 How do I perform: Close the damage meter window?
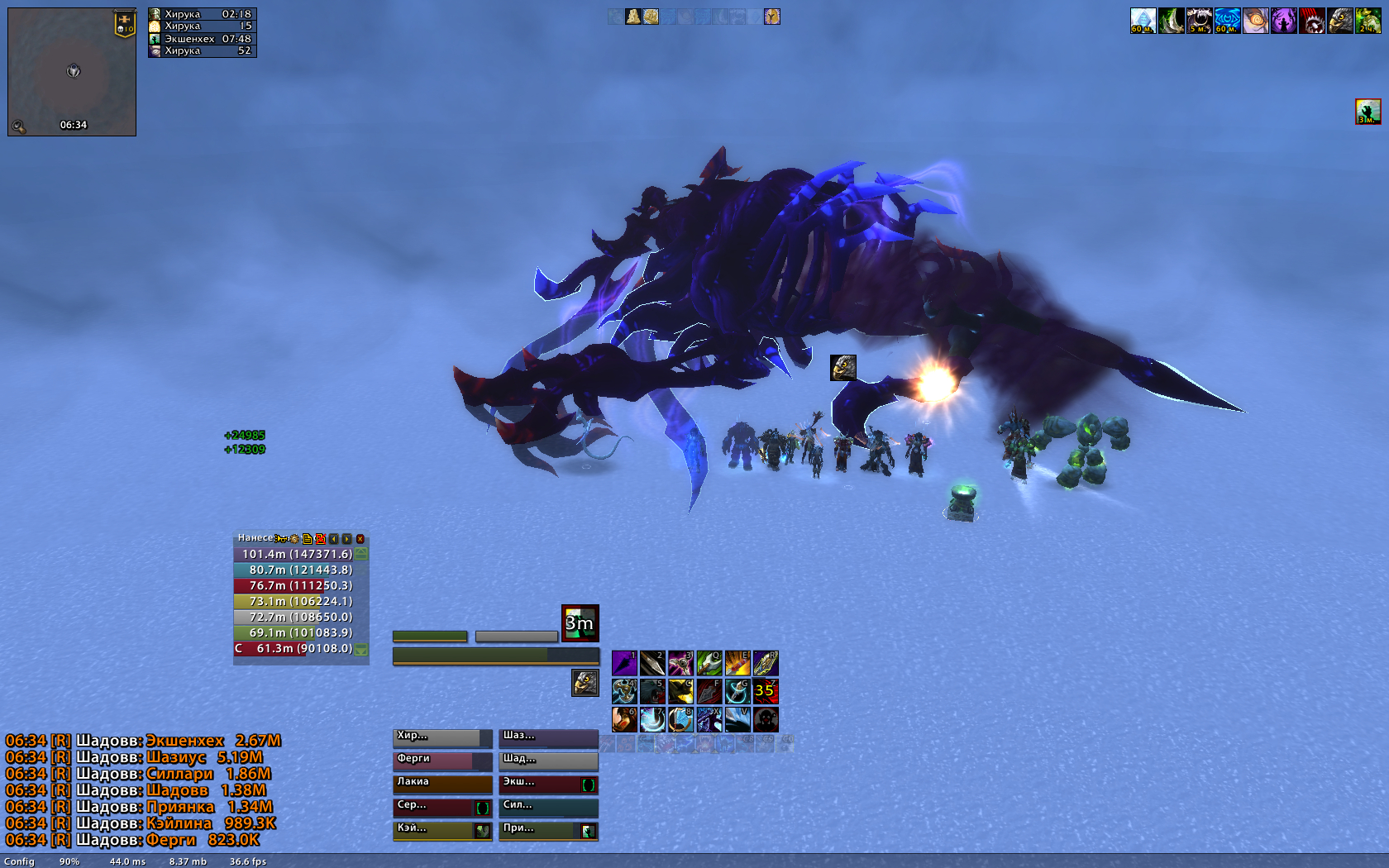tap(360, 538)
